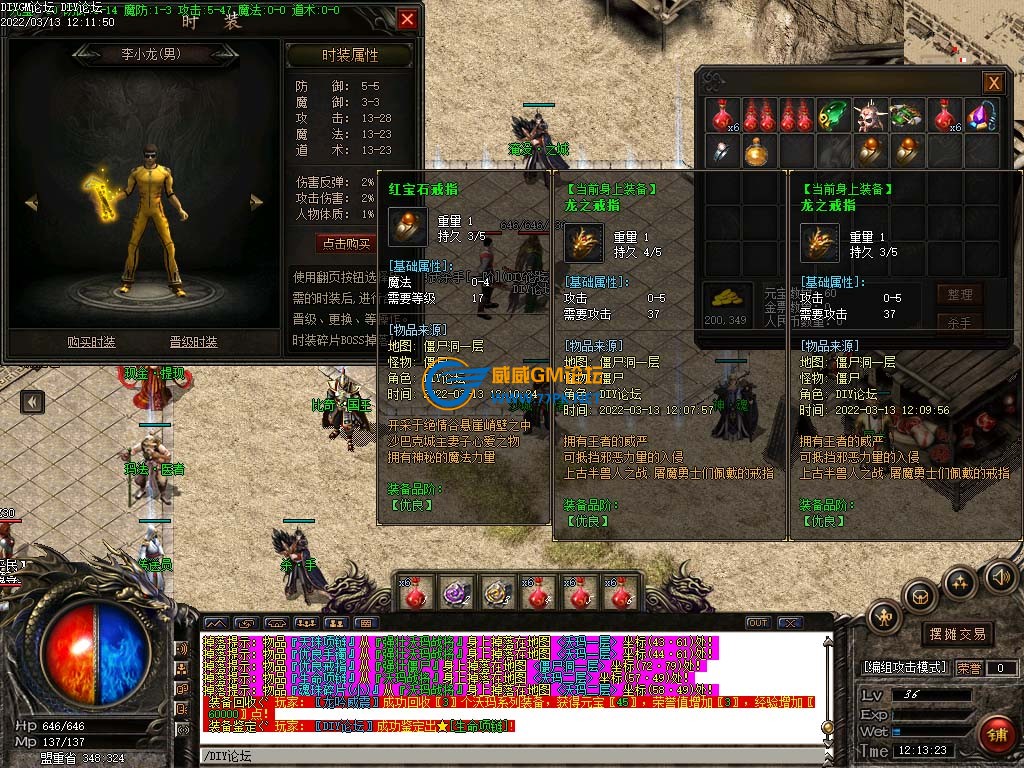Toggle the sound speaker icon
The width and height of the screenshot is (1024, 768).
coord(1000,576)
